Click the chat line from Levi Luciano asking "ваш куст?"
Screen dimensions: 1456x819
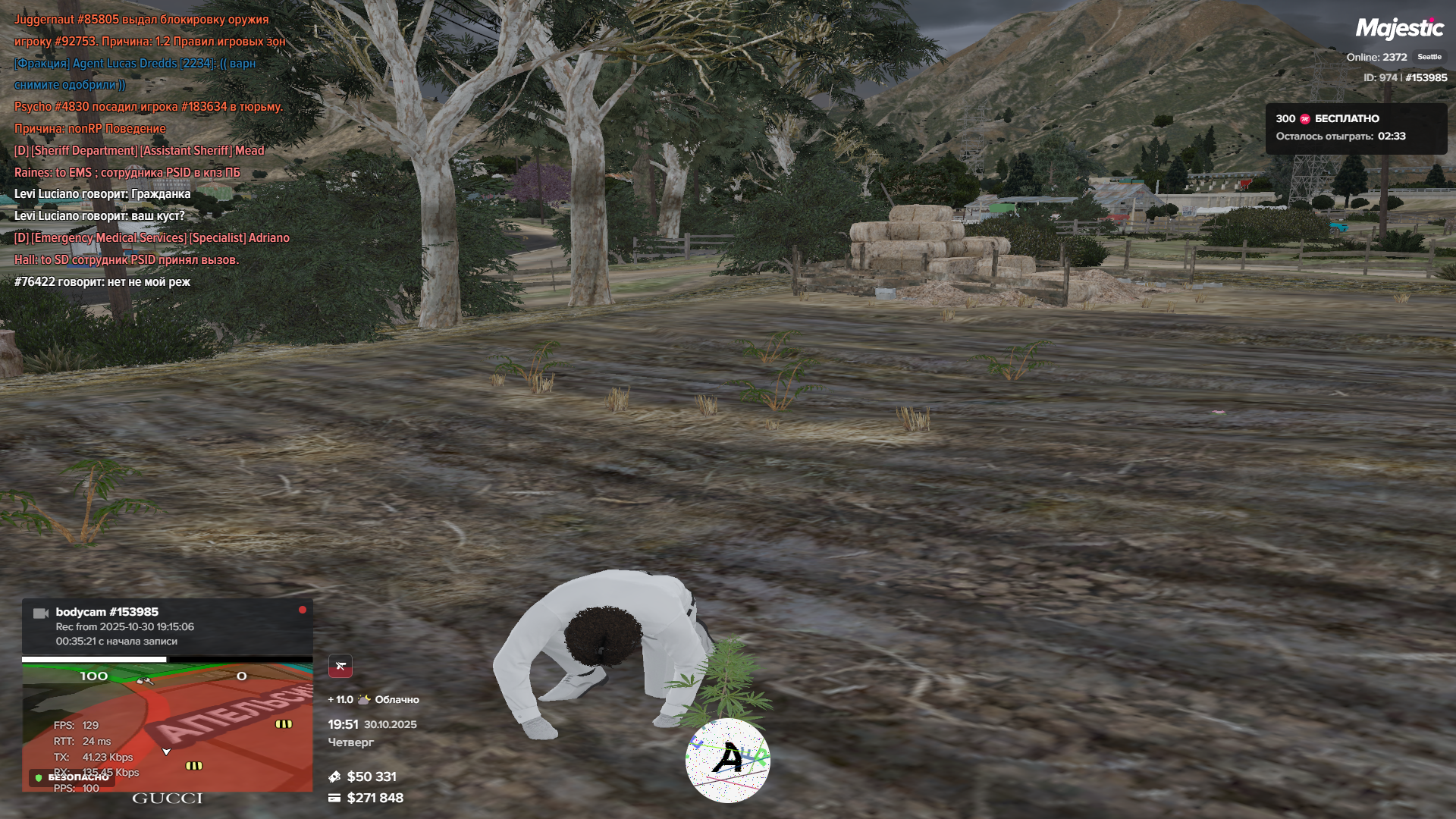point(99,216)
